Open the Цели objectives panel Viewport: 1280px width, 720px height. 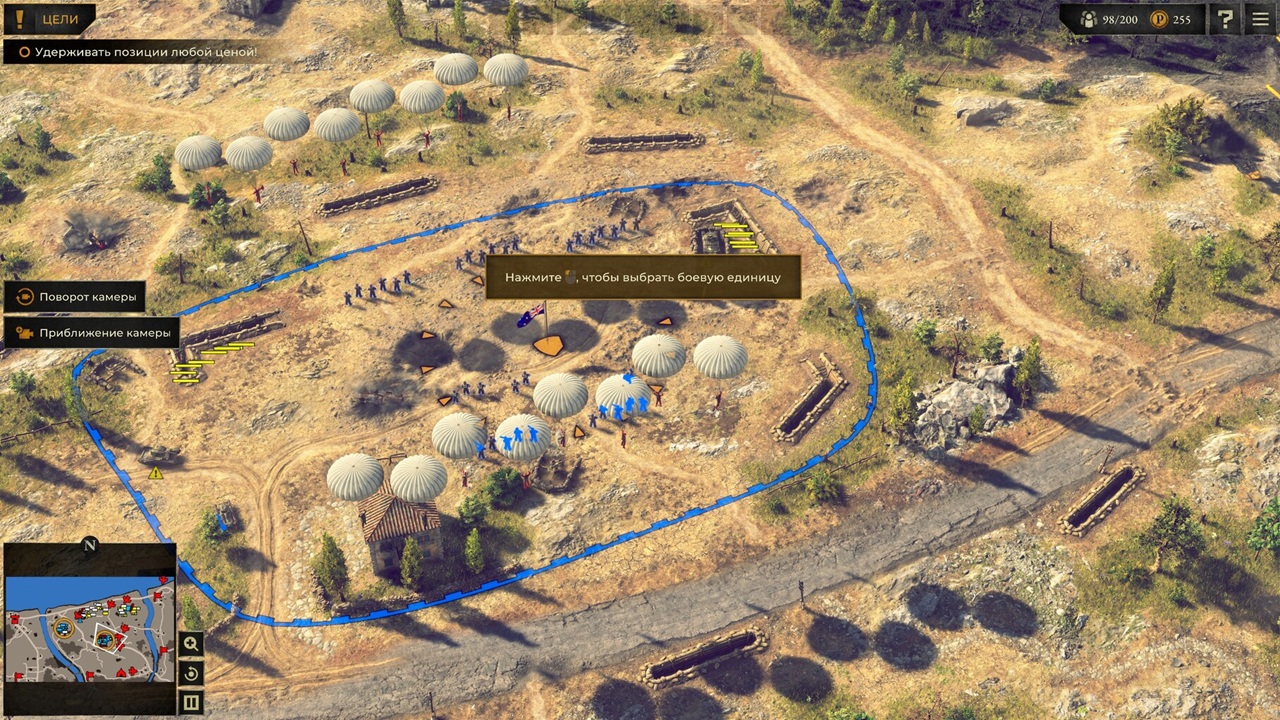click(48, 18)
